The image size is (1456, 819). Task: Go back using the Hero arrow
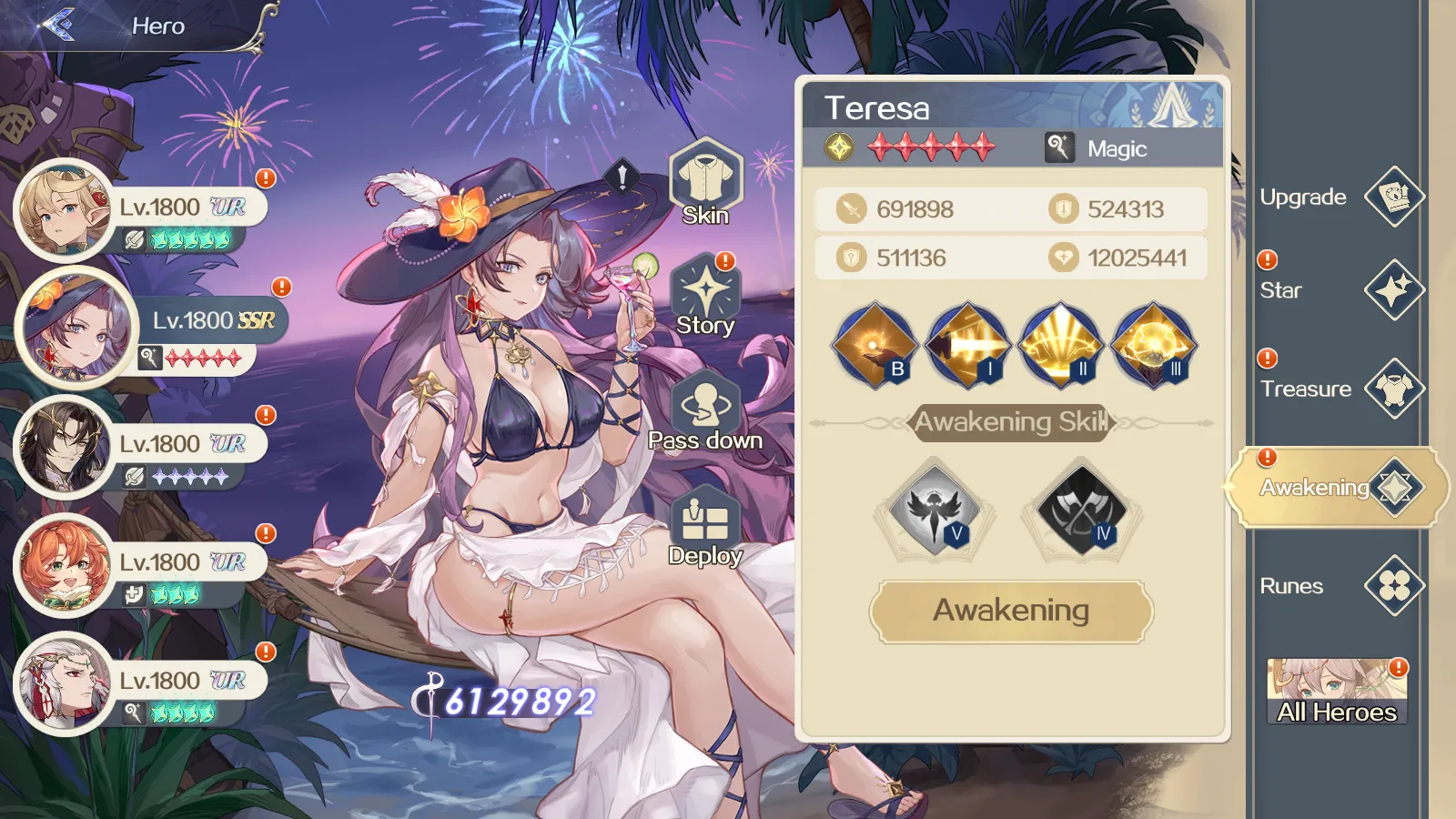coord(58,25)
